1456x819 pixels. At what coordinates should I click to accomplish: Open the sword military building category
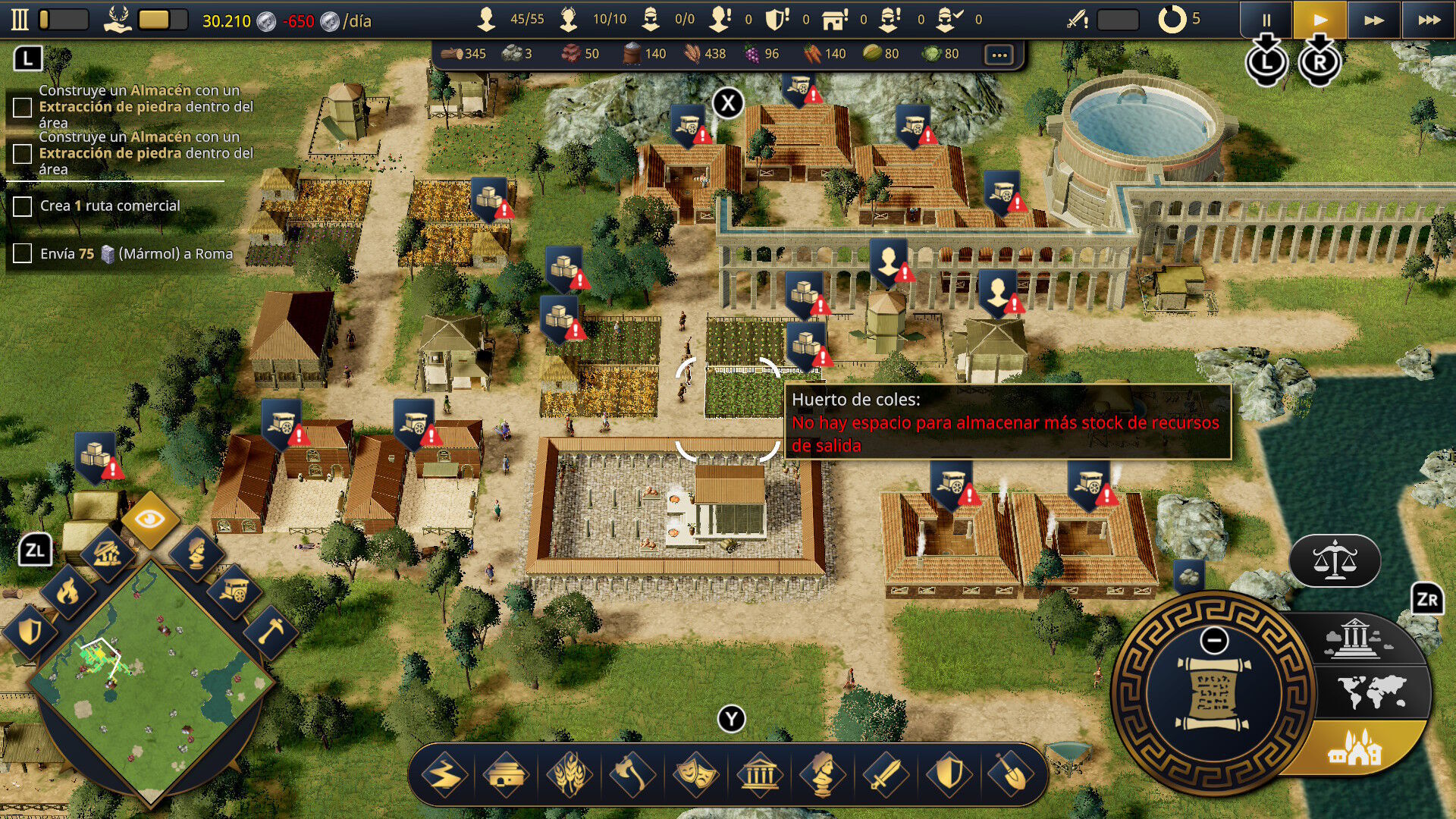coord(884,775)
